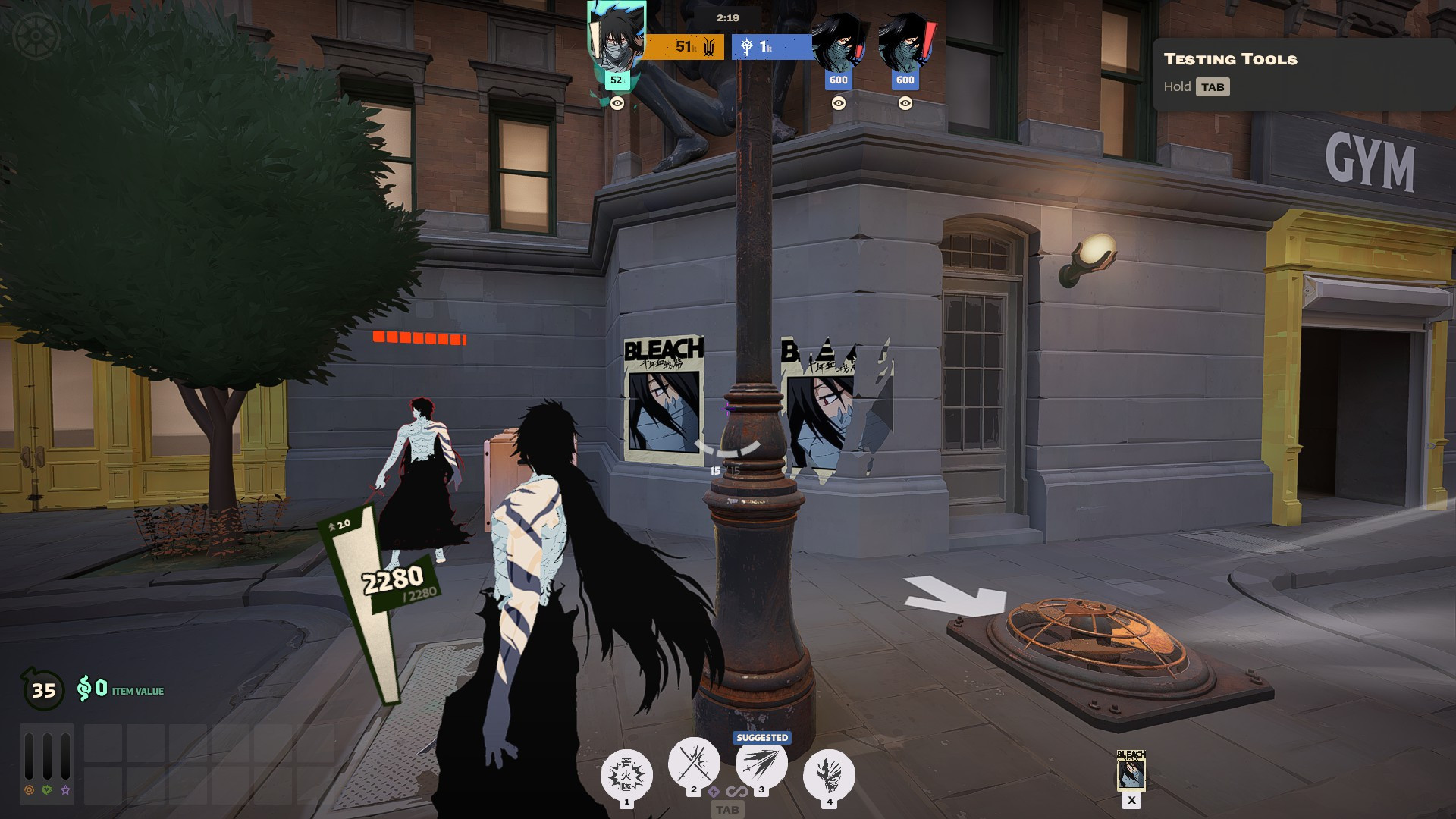Image resolution: width=1456 pixels, height=819 pixels.
Task: Trigger the hollow mask ultimate ability
Action: point(829,774)
